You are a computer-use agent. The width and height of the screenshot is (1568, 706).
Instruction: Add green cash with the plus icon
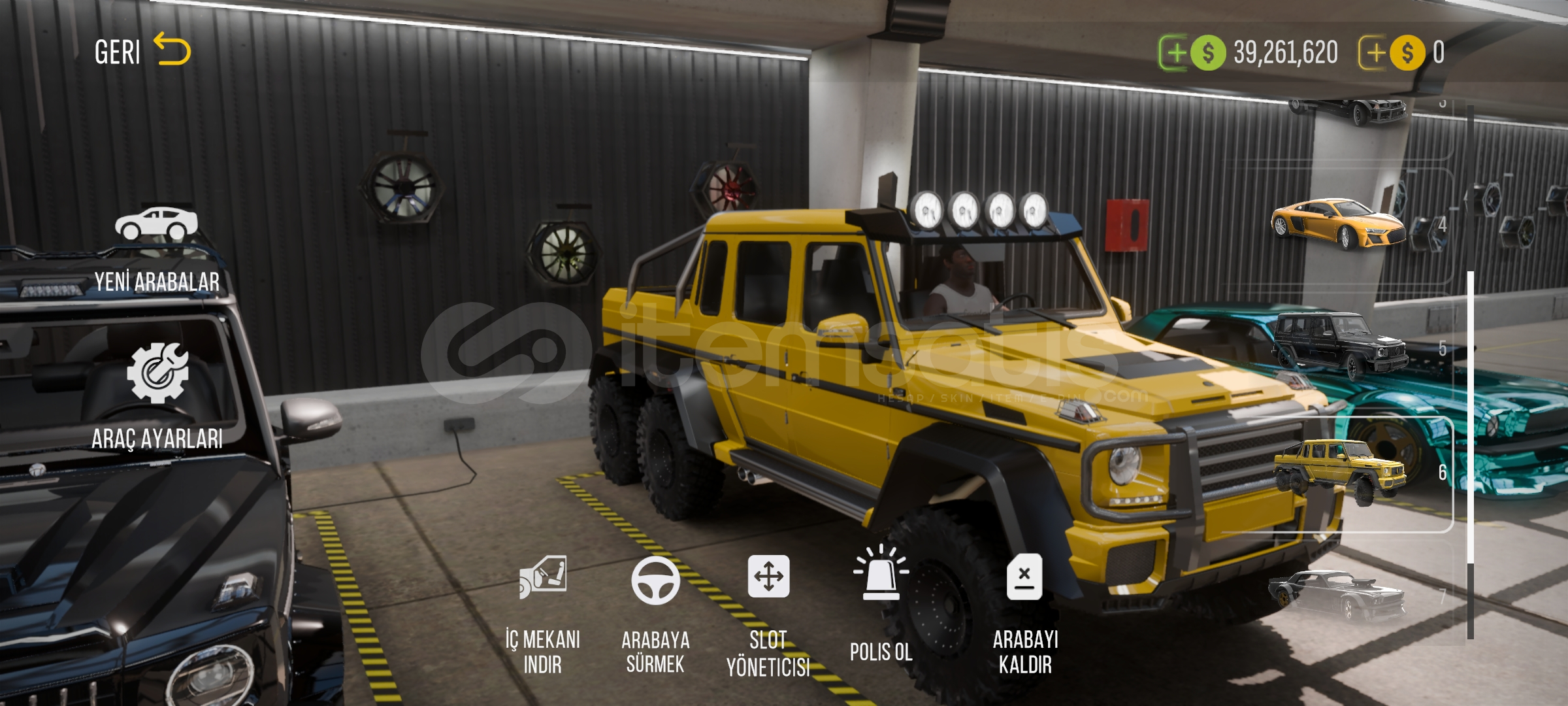(1175, 52)
